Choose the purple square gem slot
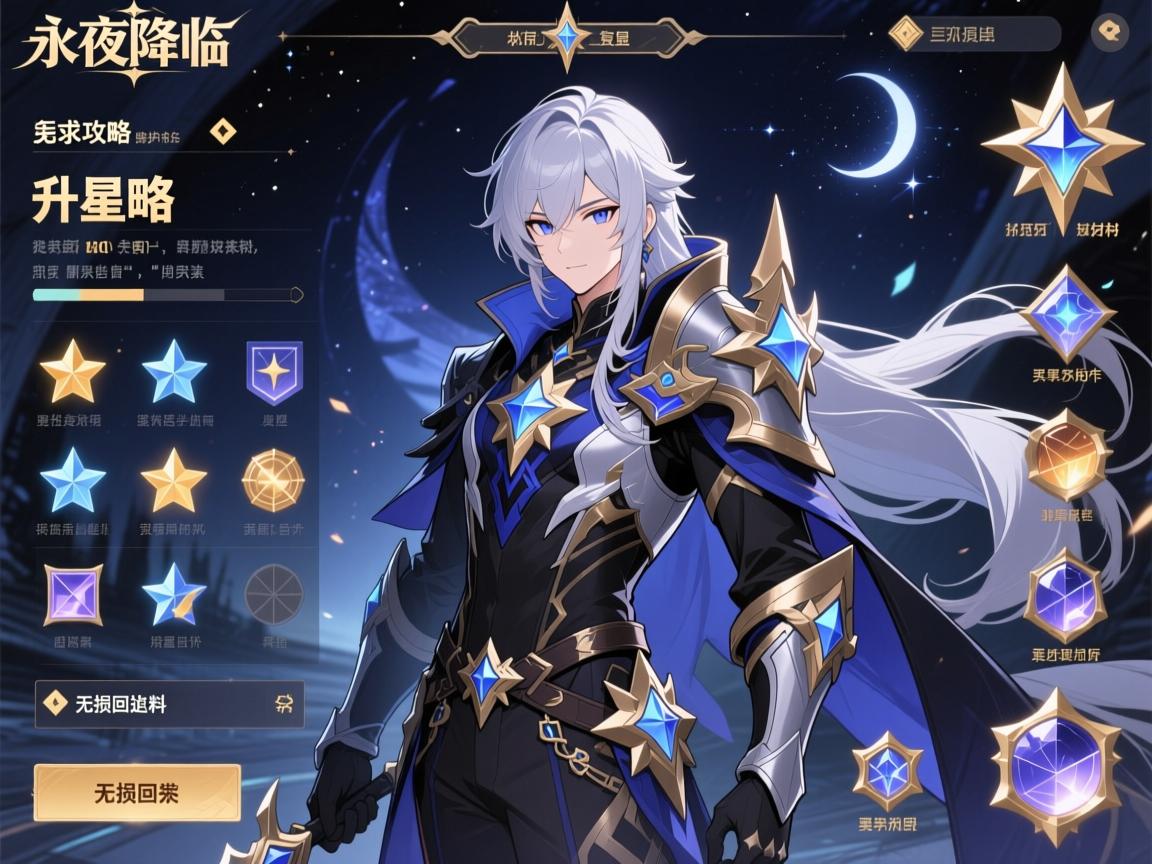Screen dimensions: 1152x864 73,594
